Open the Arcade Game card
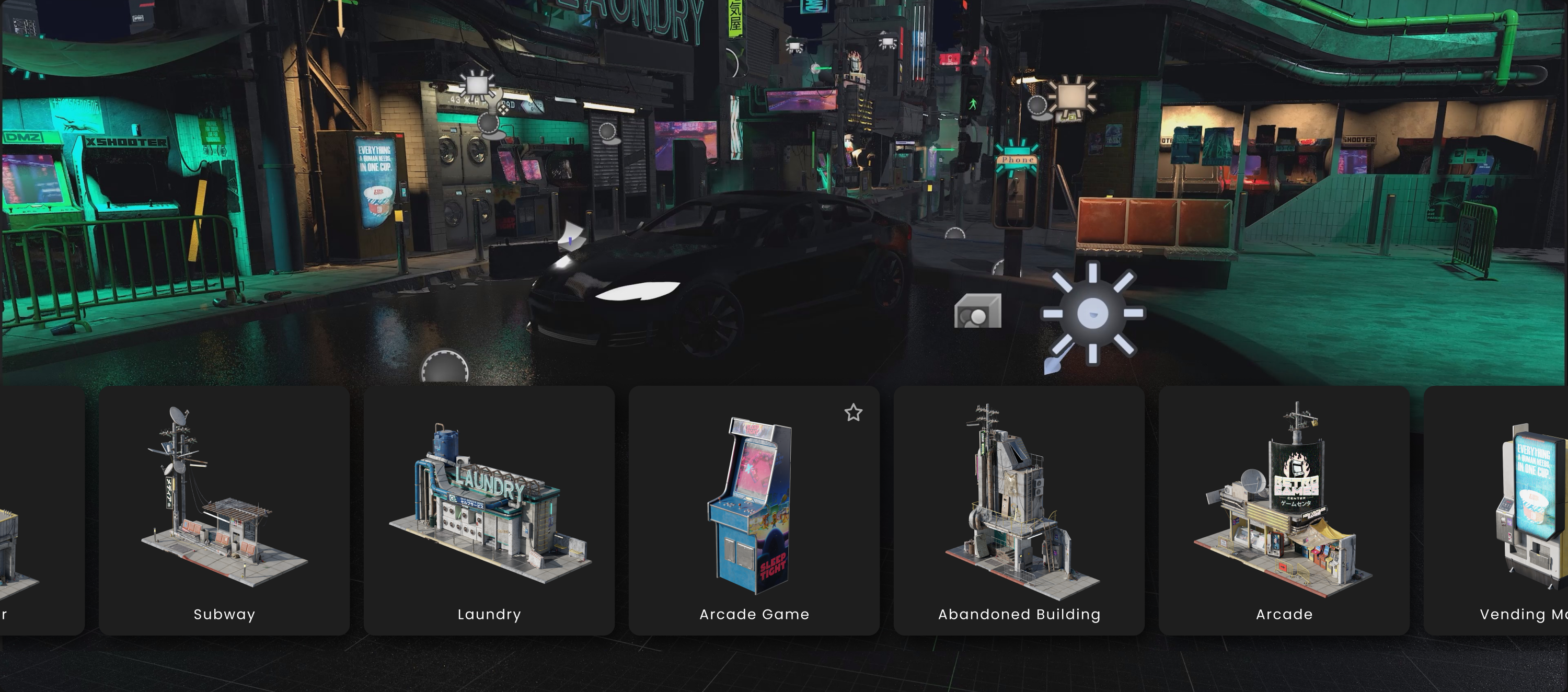This screenshot has height=692, width=1568. (x=754, y=511)
